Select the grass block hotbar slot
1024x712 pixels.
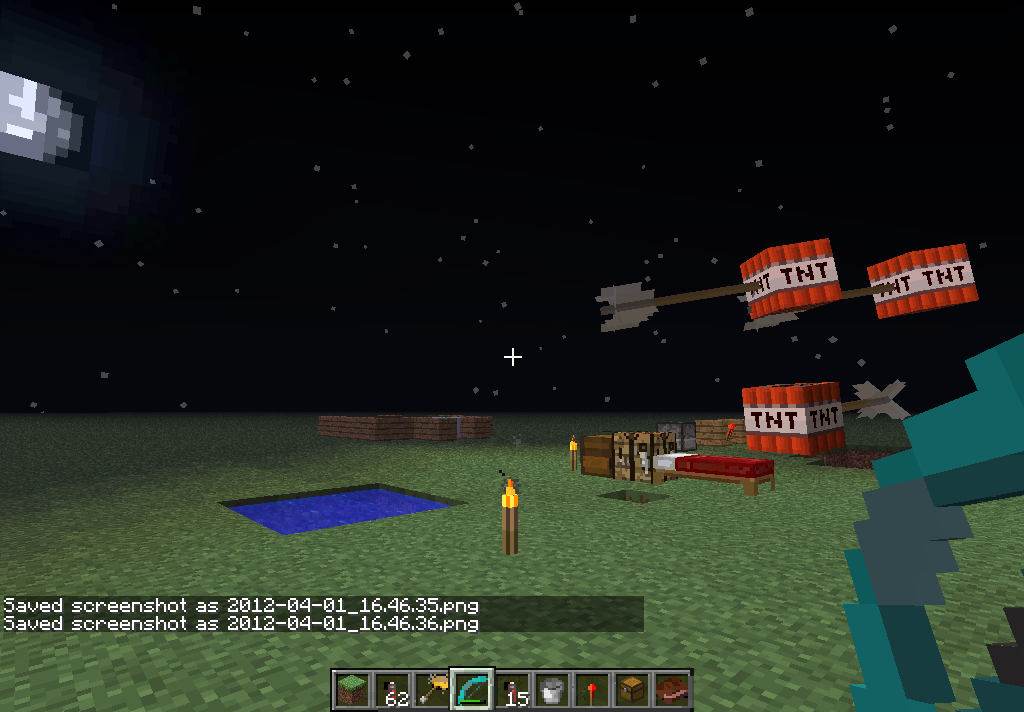pos(351,690)
